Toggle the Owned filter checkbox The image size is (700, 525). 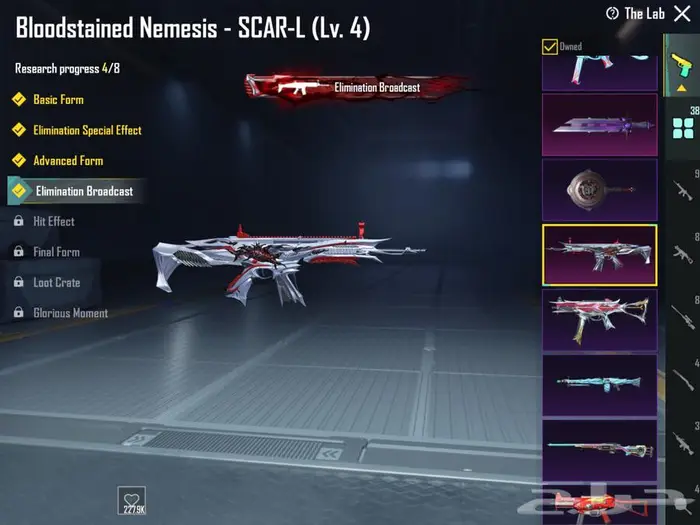[x=550, y=46]
